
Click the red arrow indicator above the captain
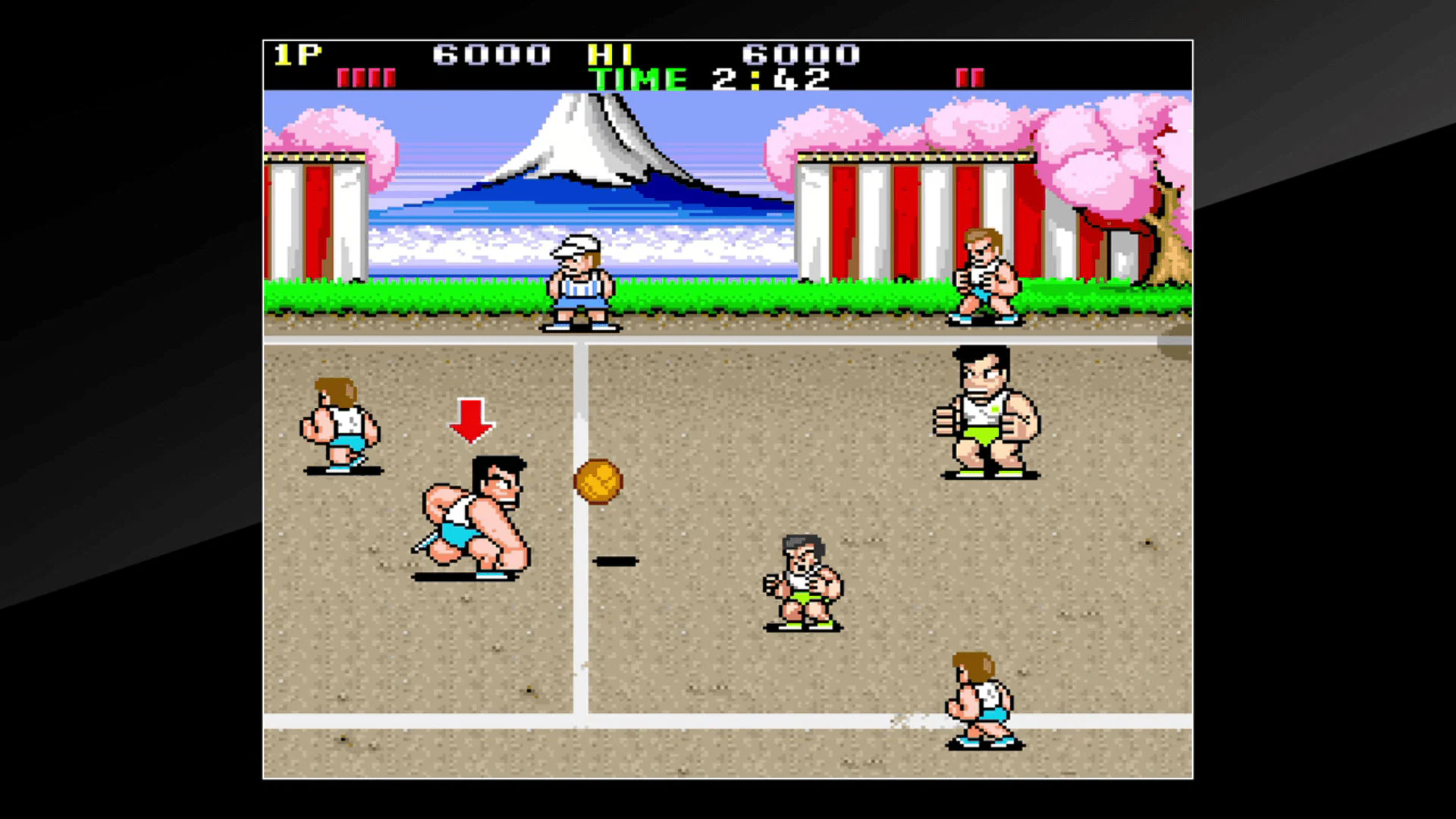(472, 421)
